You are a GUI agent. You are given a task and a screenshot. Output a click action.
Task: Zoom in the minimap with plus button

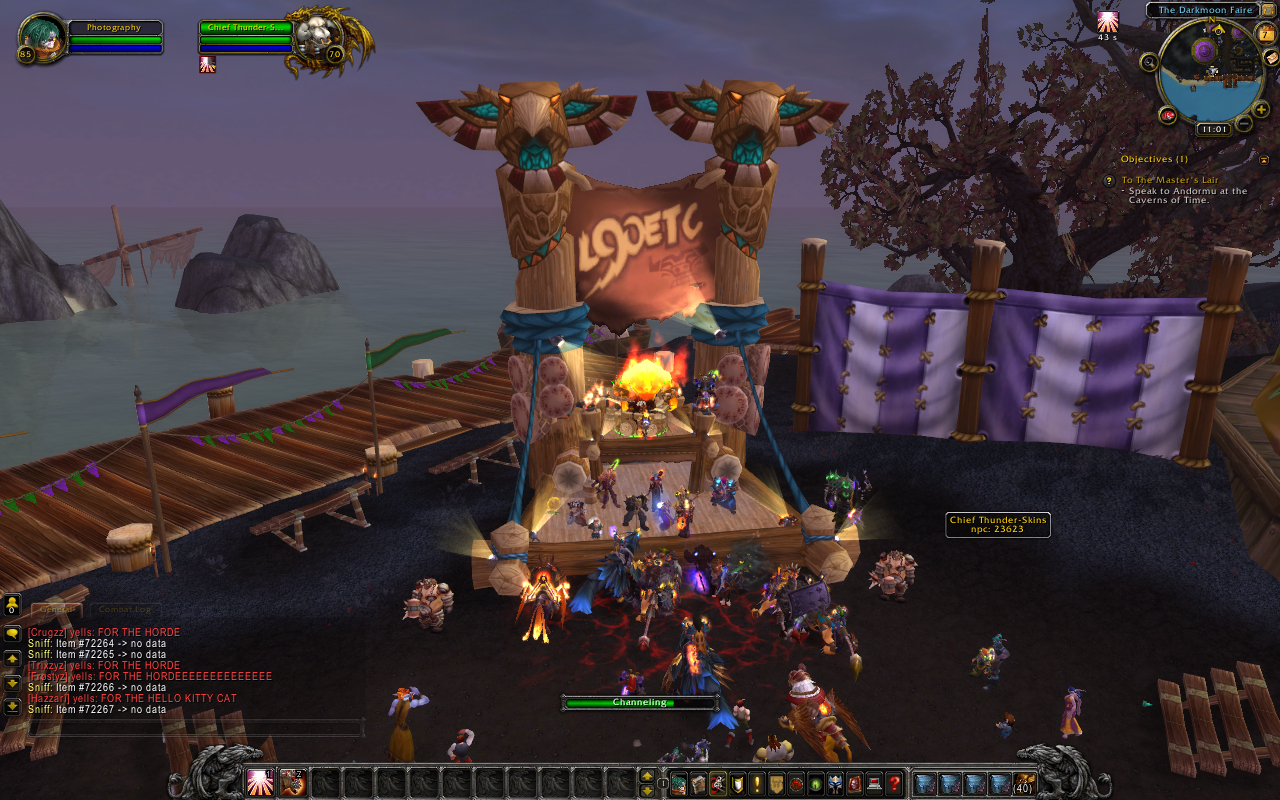1260,110
